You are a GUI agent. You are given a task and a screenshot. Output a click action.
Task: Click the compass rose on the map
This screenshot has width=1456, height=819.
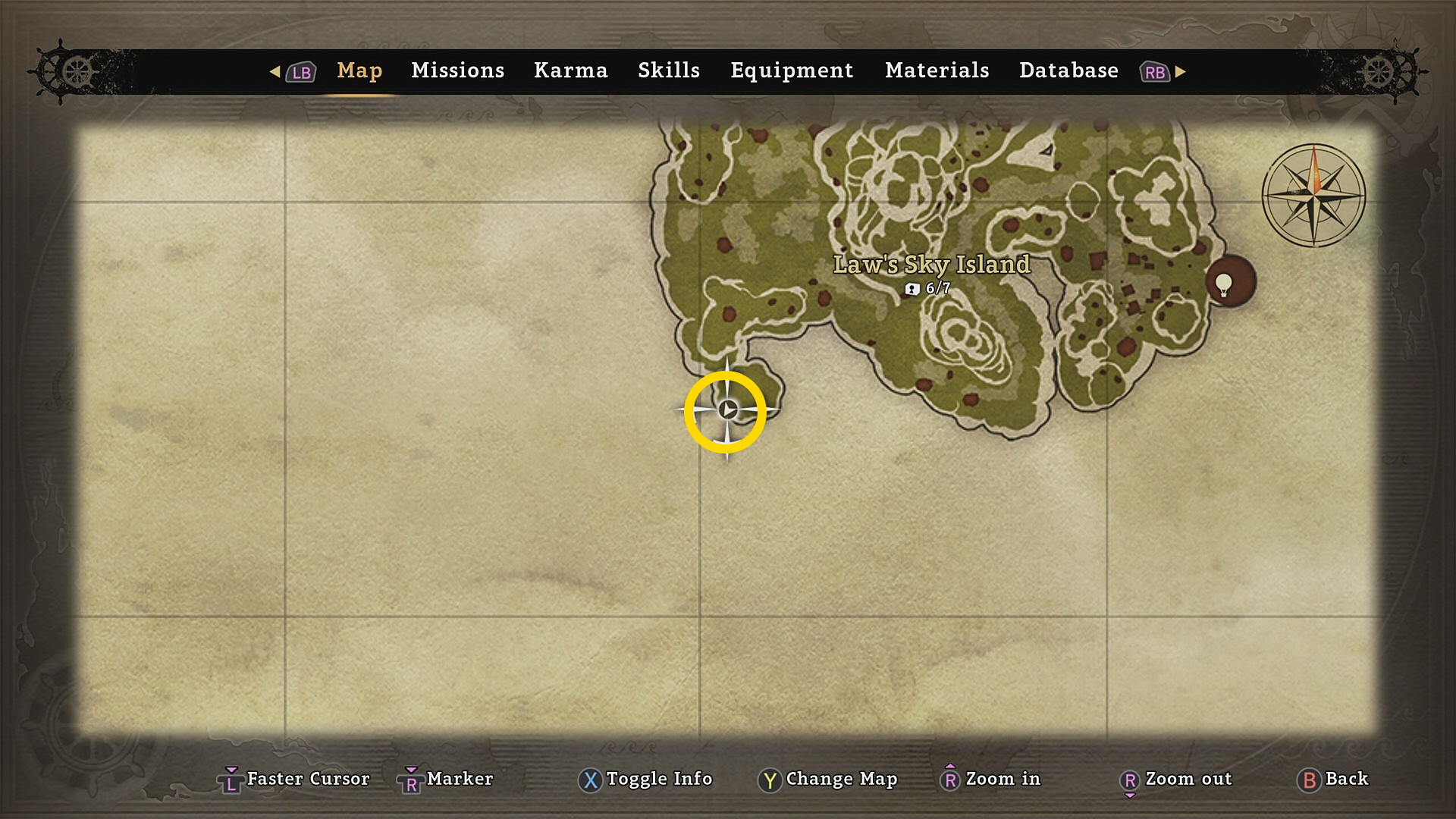tap(1313, 195)
